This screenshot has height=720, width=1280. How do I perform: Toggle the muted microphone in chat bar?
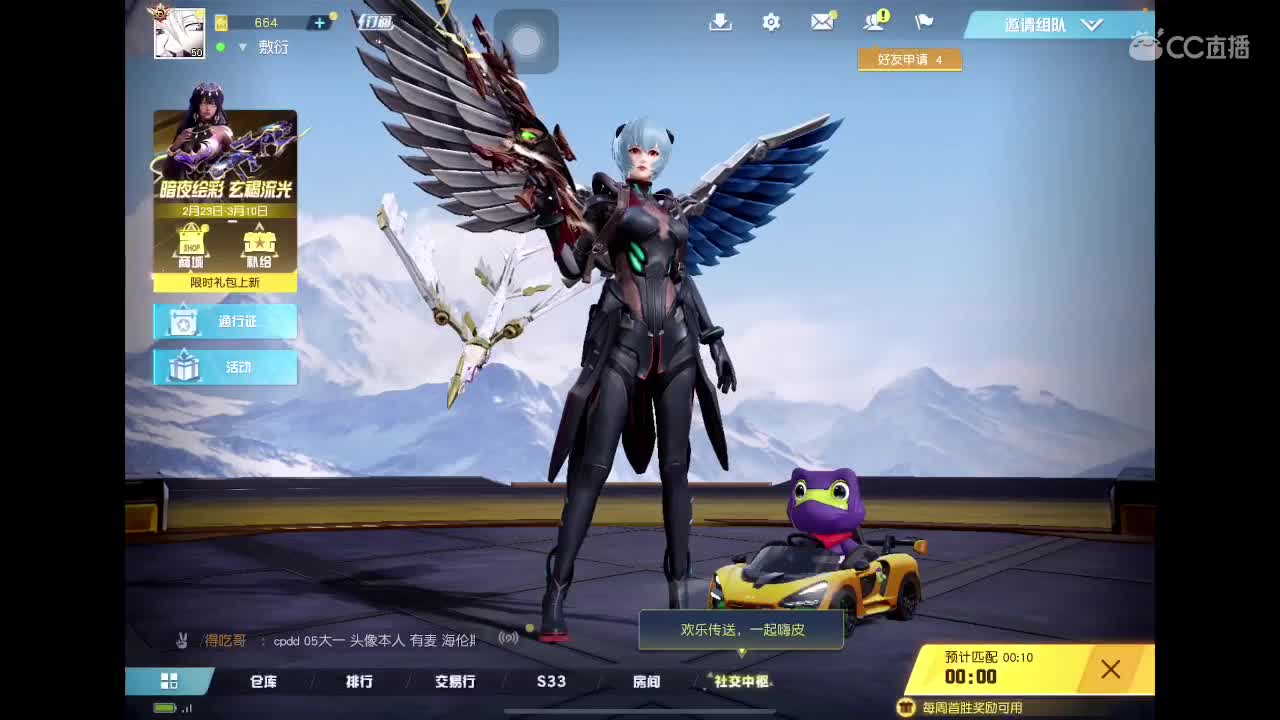point(183,638)
